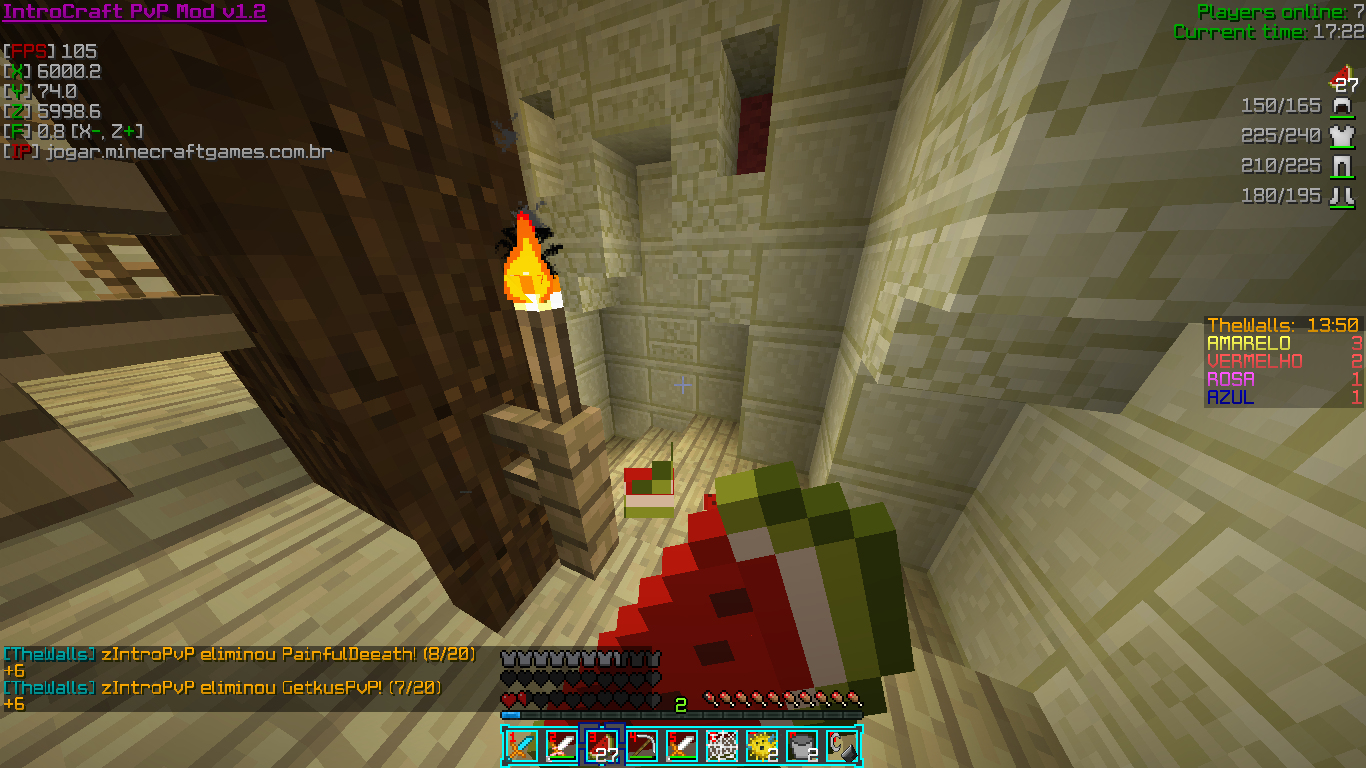This screenshot has width=1366, height=768.
Task: Choose the melon slice stack of 27
Action: (602, 746)
